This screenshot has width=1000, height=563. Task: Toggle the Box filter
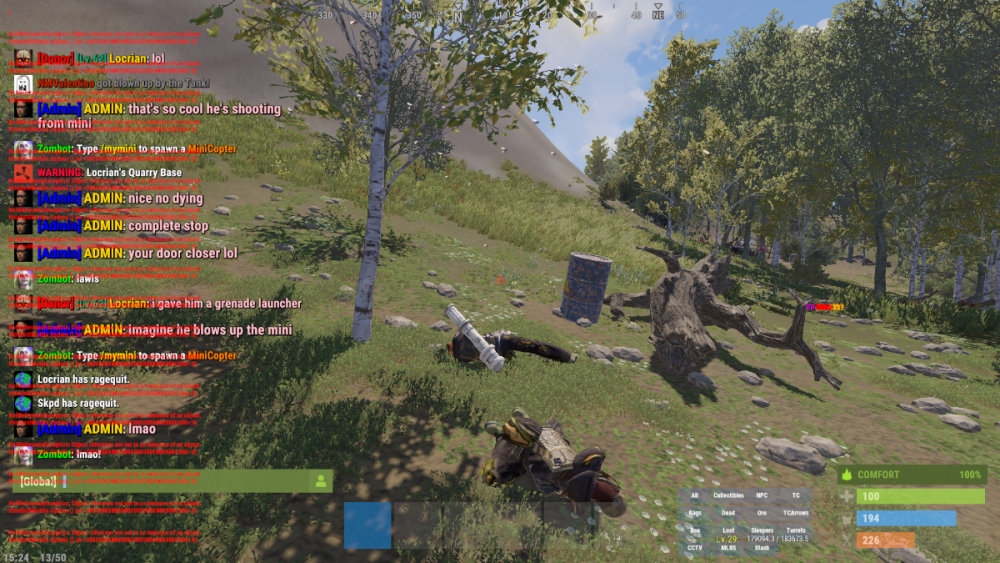tap(695, 529)
